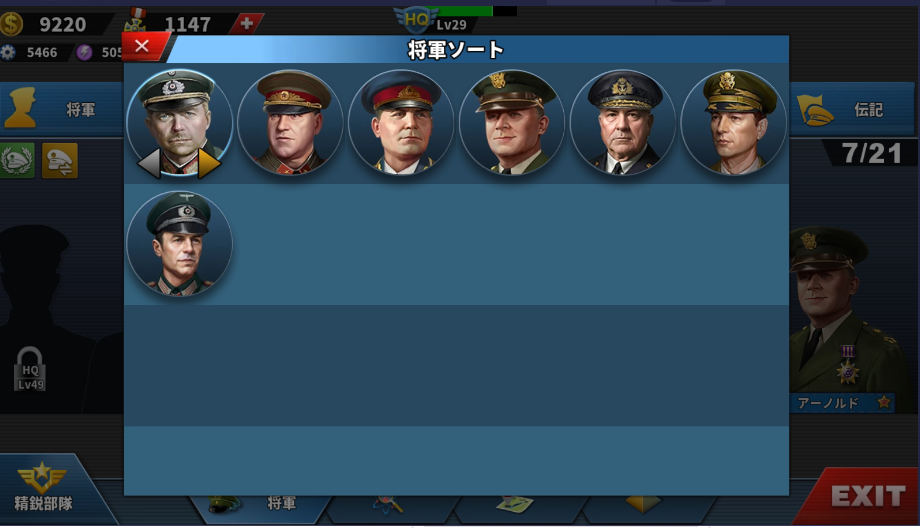Viewport: 920px width, 528px height.
Task: Select the lone general portrait in the second row
Action: point(180,243)
